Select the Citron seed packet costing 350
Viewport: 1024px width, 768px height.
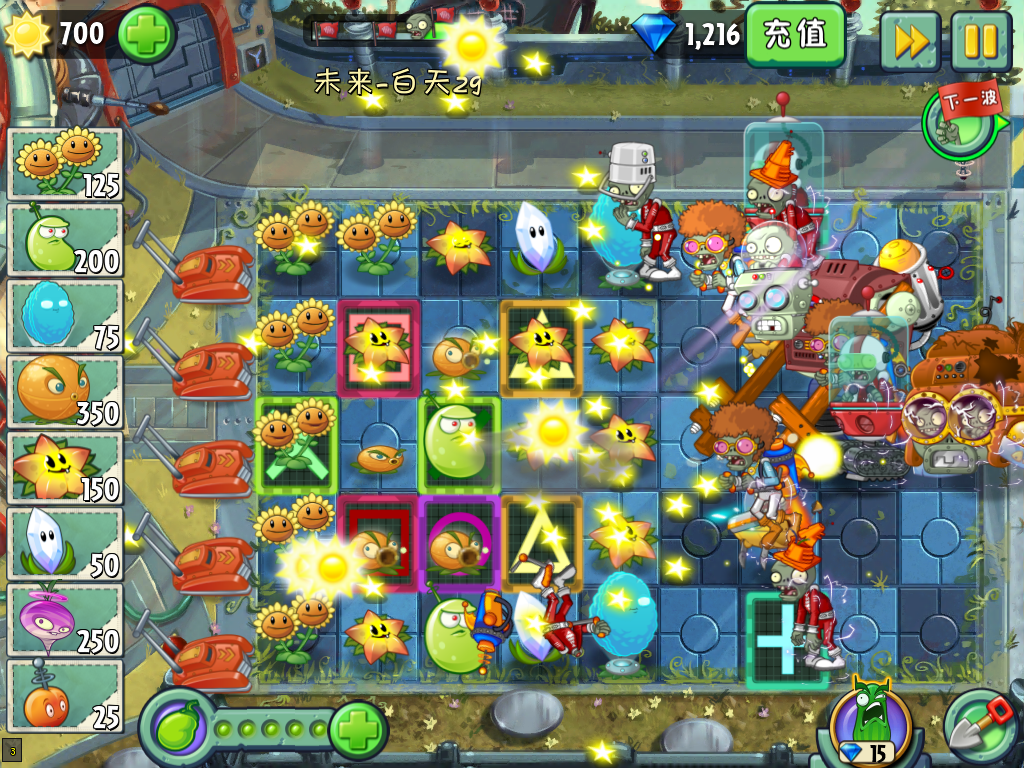coord(65,392)
